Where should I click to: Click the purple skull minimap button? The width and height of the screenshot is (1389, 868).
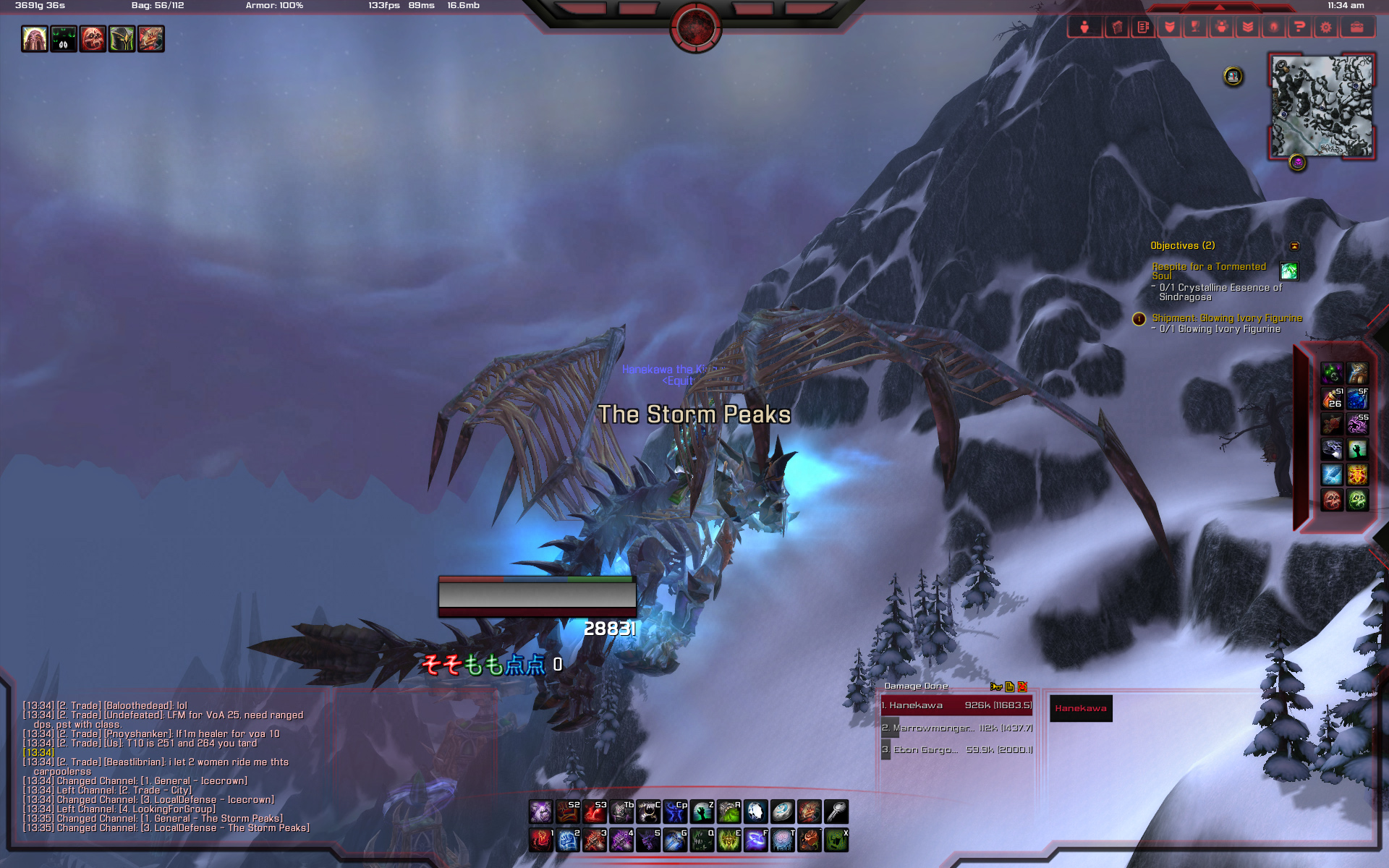click(x=1298, y=163)
